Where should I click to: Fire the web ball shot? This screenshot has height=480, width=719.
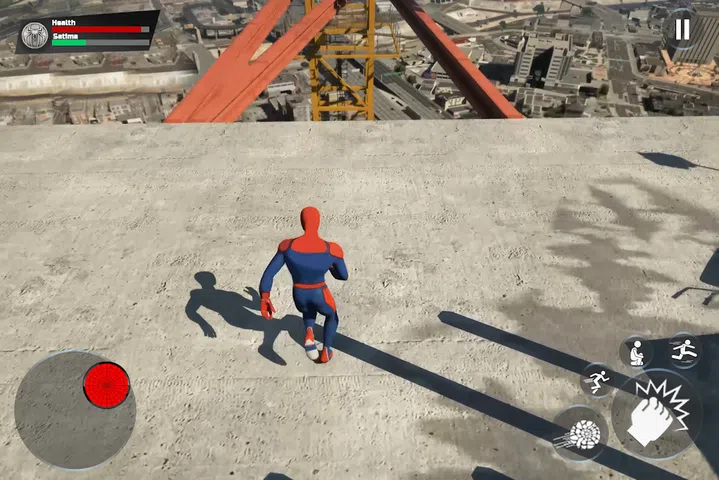580,434
